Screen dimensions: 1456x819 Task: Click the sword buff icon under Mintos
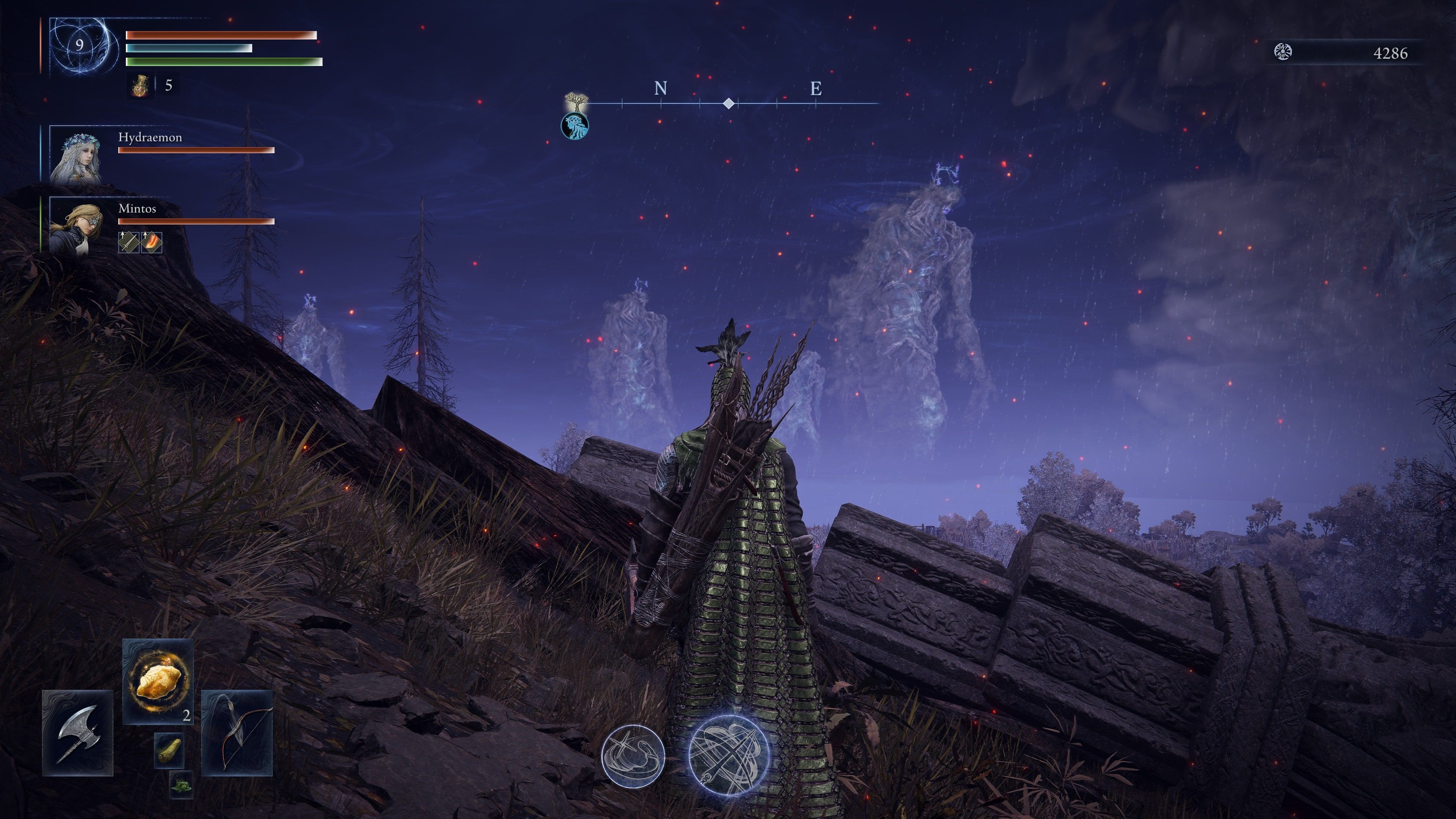129,243
